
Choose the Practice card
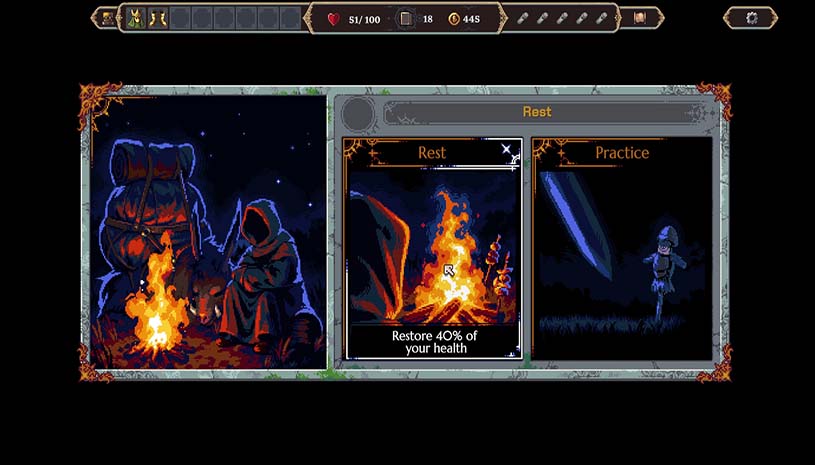(x=621, y=249)
